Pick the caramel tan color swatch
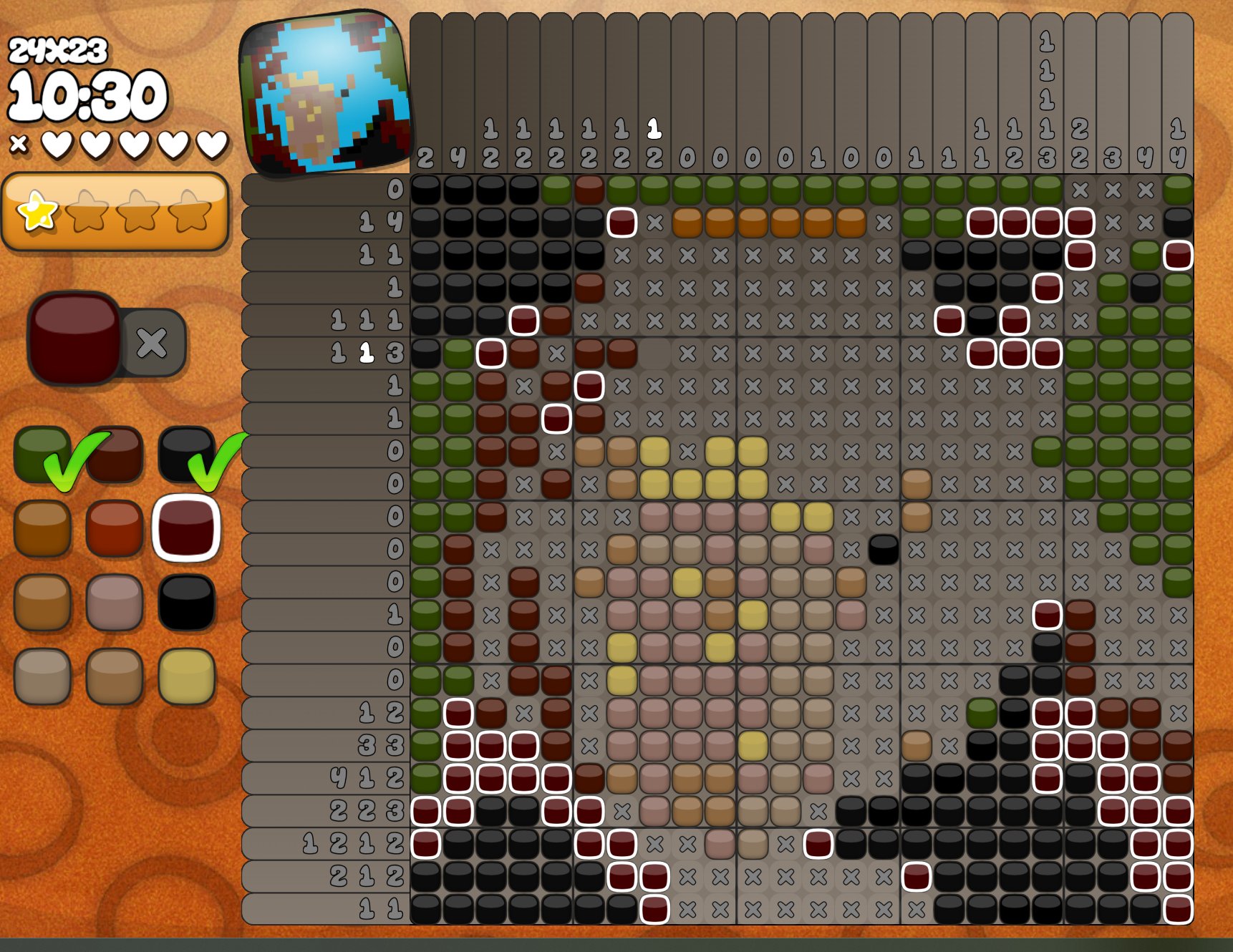The width and height of the screenshot is (1233, 952). pos(42,602)
